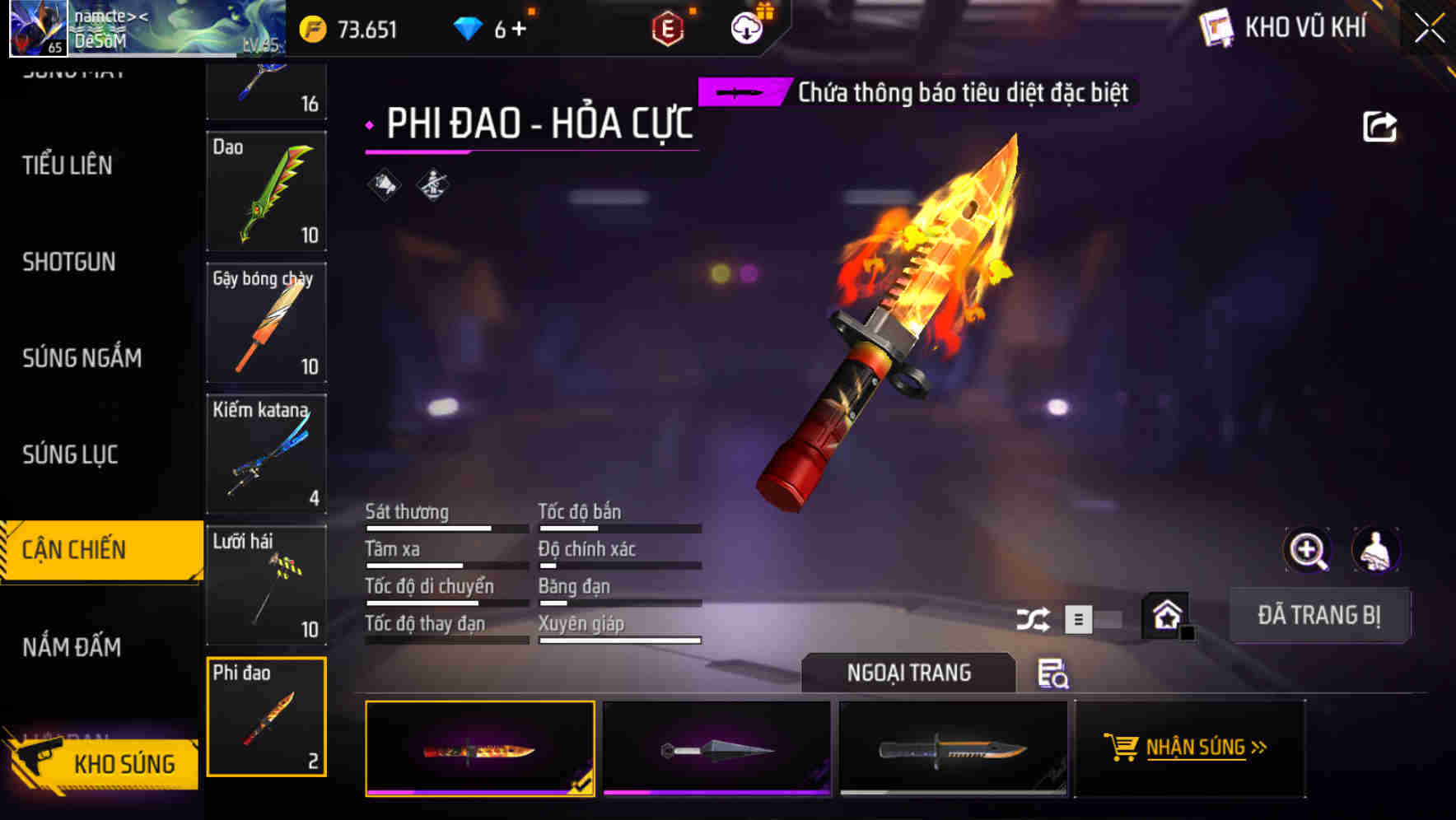This screenshot has width=1456, height=820.
Task: Select the Shotgun category
Action: pos(68,262)
